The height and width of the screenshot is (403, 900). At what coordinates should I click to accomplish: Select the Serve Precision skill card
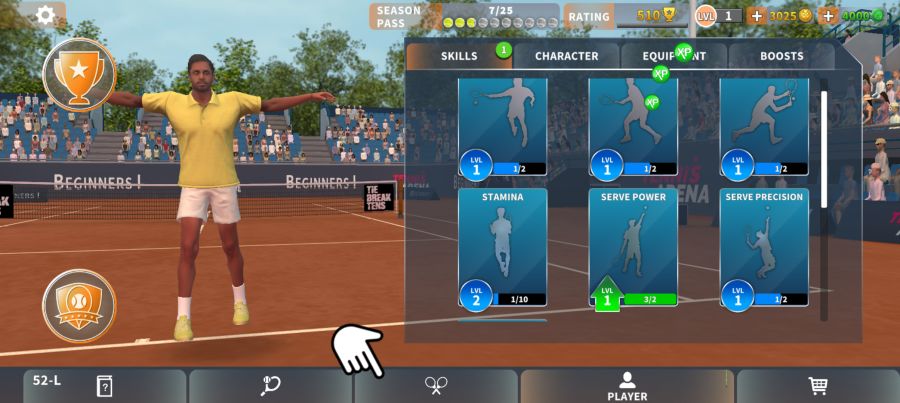764,247
